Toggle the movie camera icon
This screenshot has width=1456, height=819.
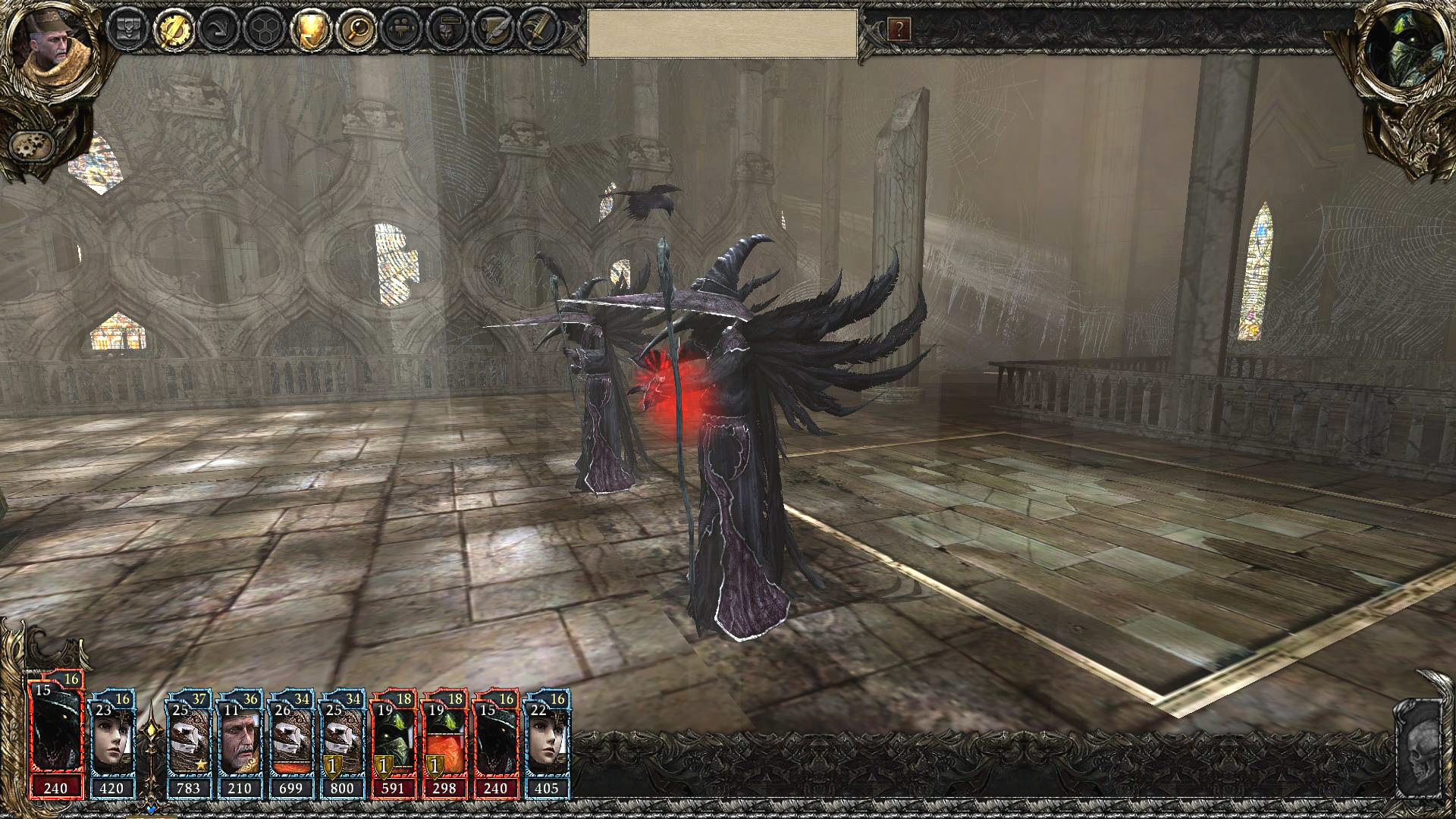point(402,30)
